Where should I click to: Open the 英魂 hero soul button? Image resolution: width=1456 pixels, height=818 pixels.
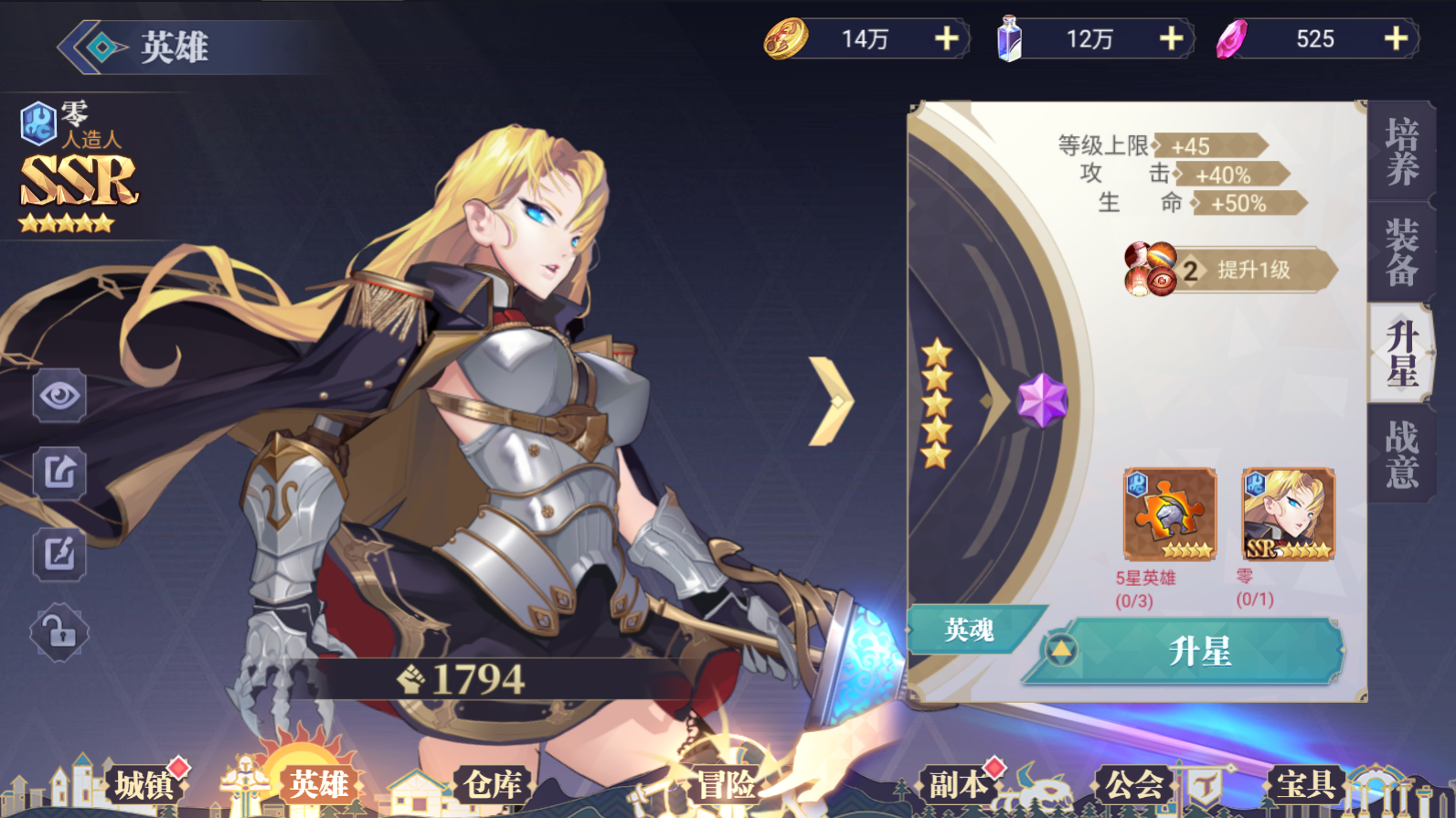[x=969, y=630]
